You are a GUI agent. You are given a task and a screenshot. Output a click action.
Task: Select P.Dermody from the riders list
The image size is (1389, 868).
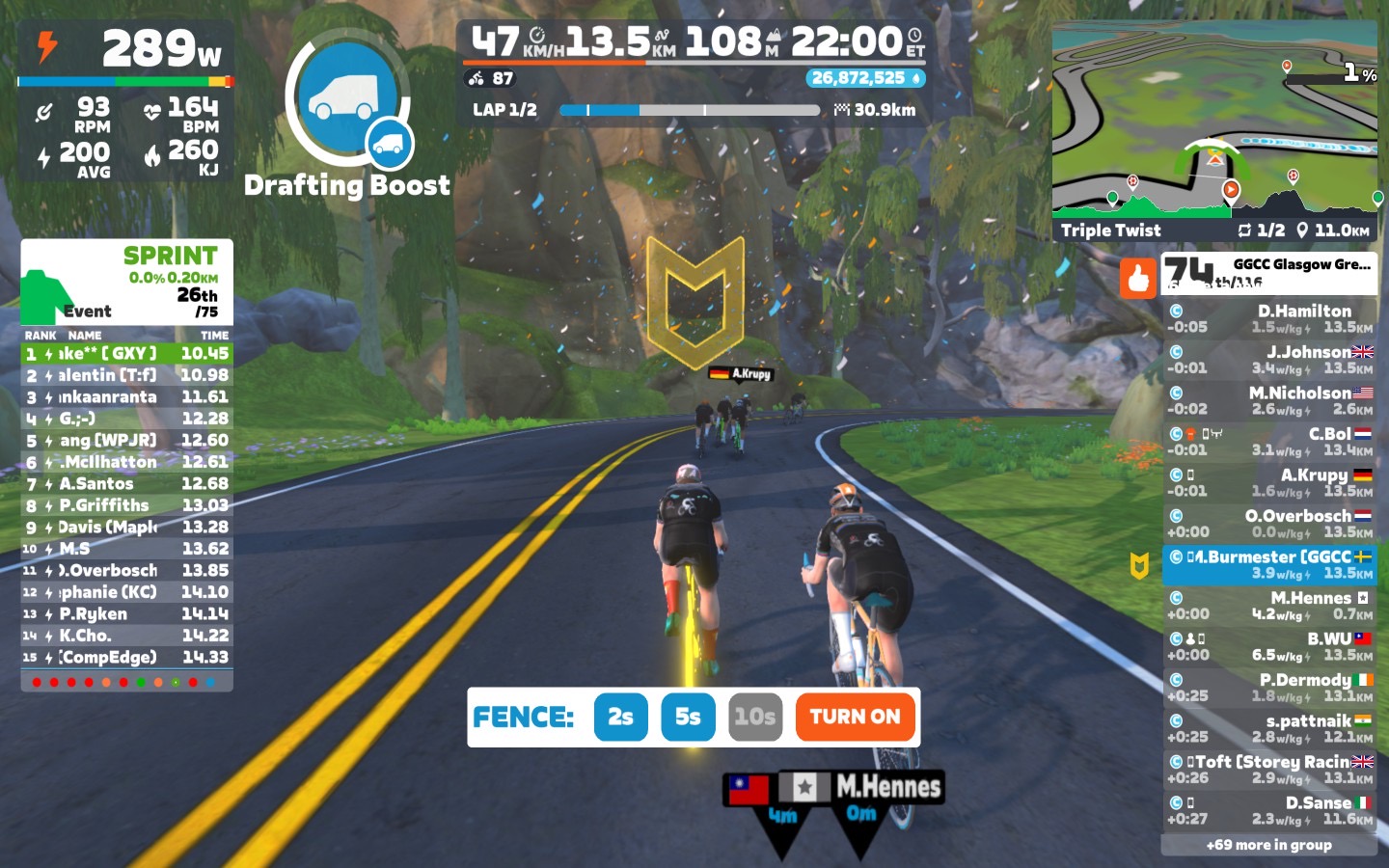1269,687
